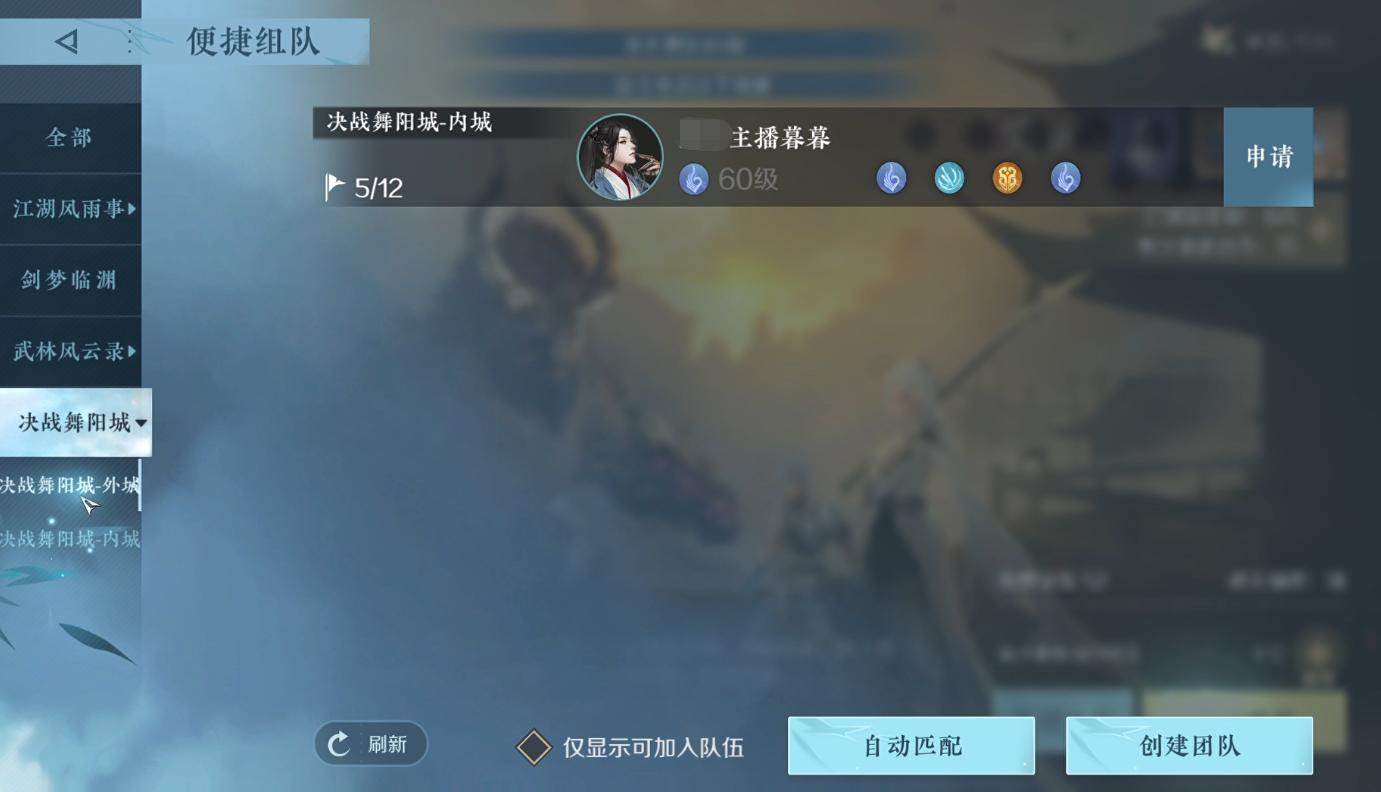Open the team leader's avatar portrait
1381x792 pixels.
pyautogui.click(x=620, y=157)
